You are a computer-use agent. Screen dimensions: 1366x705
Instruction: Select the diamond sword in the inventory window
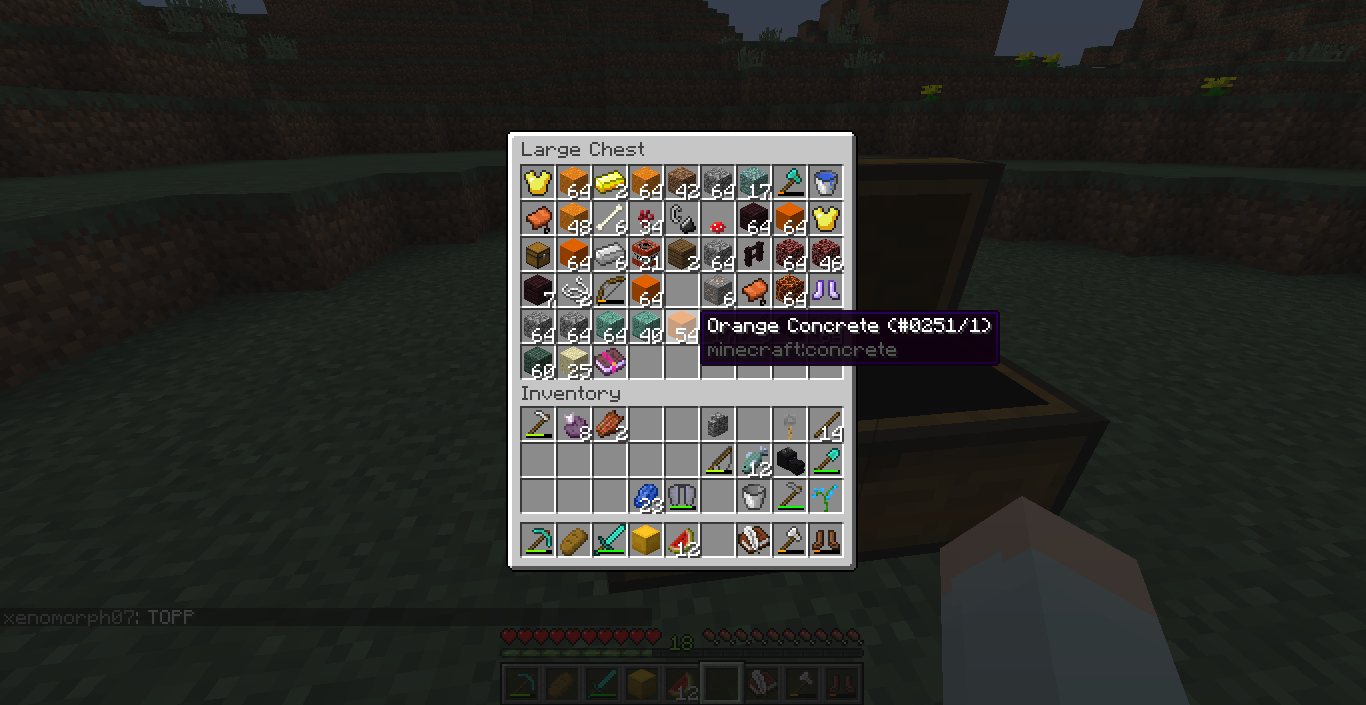click(609, 541)
